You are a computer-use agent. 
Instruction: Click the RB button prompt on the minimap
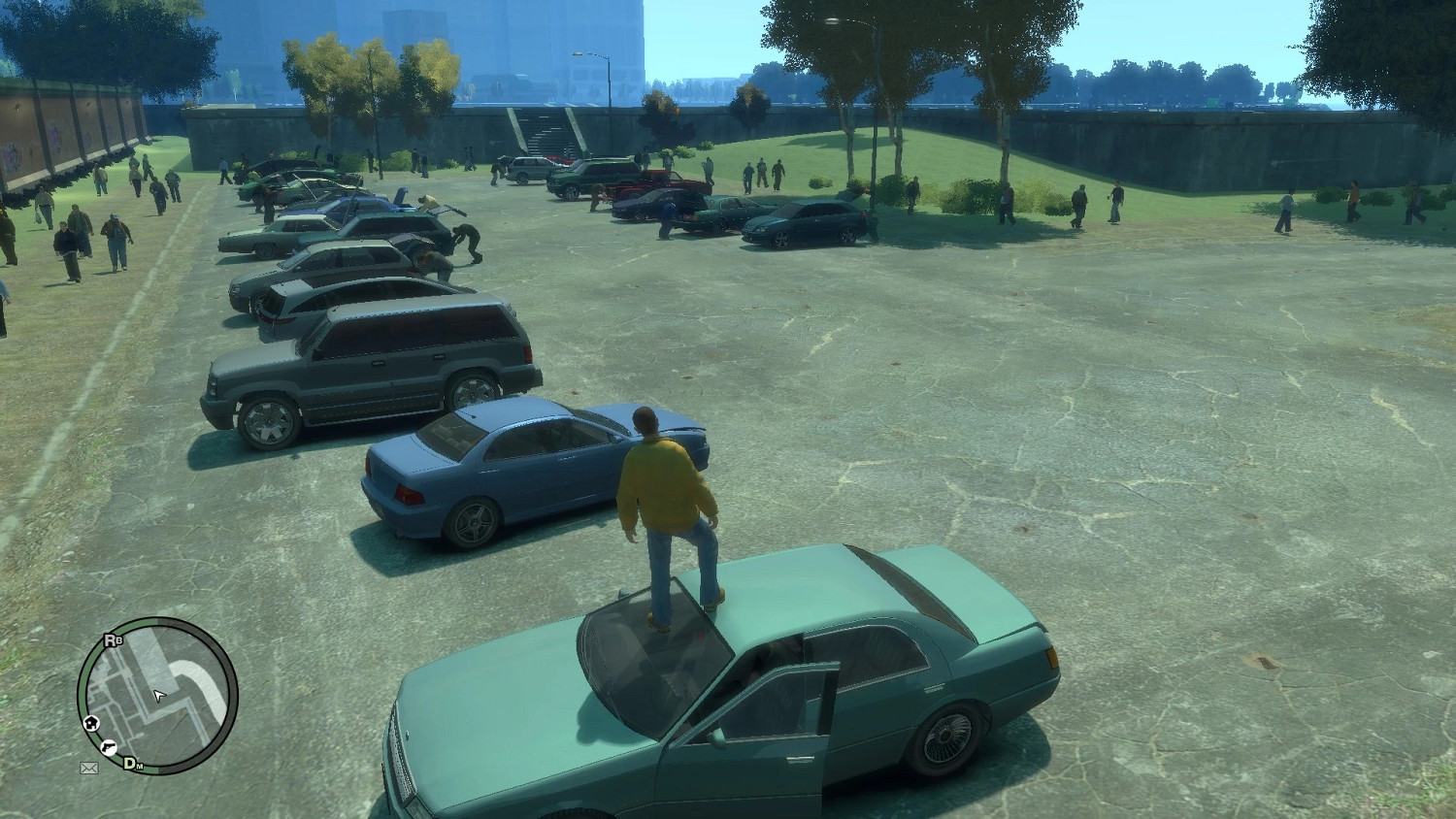click(x=113, y=640)
